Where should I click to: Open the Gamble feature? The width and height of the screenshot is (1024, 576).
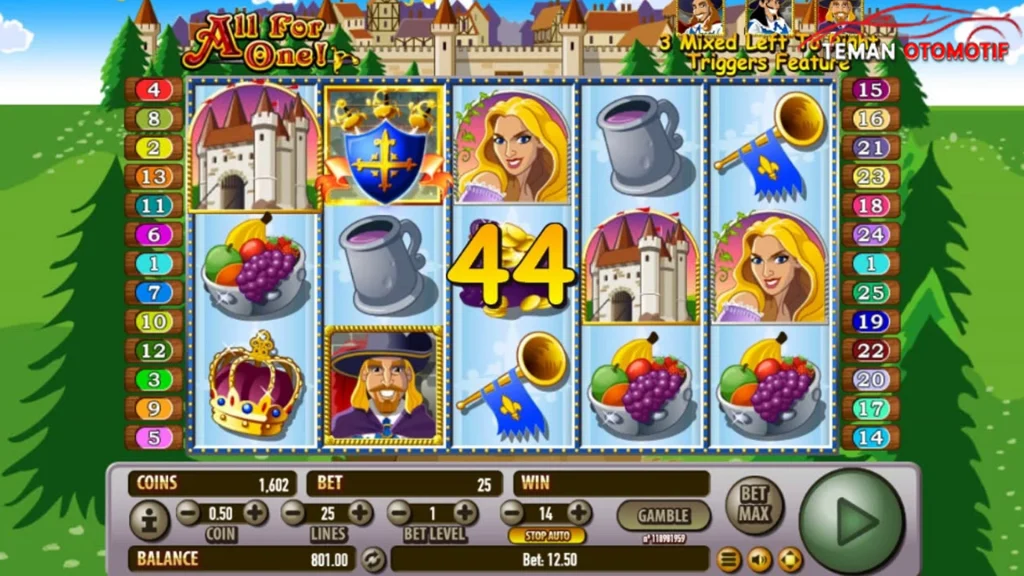663,516
